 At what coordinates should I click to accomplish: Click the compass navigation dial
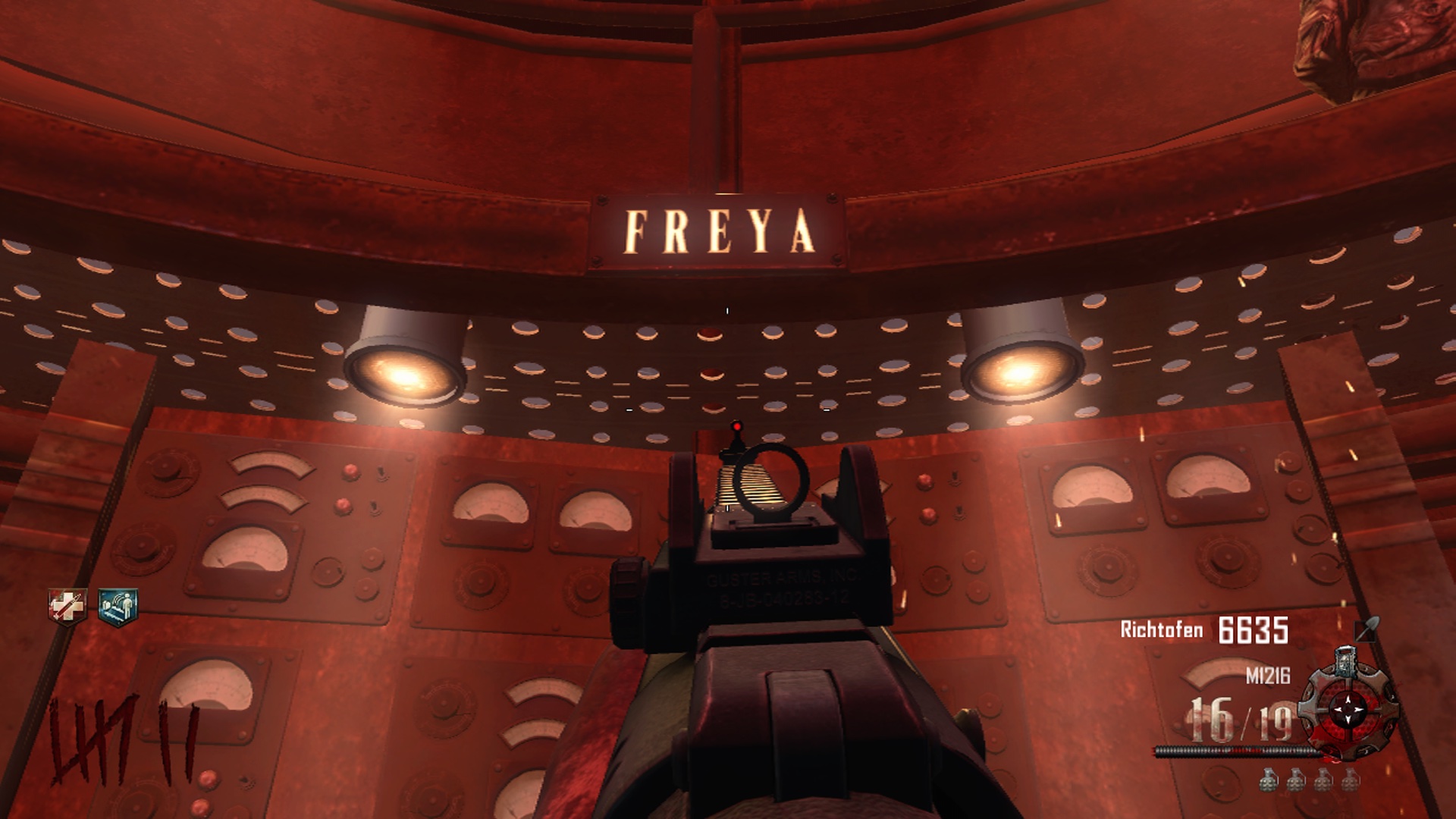(1348, 710)
